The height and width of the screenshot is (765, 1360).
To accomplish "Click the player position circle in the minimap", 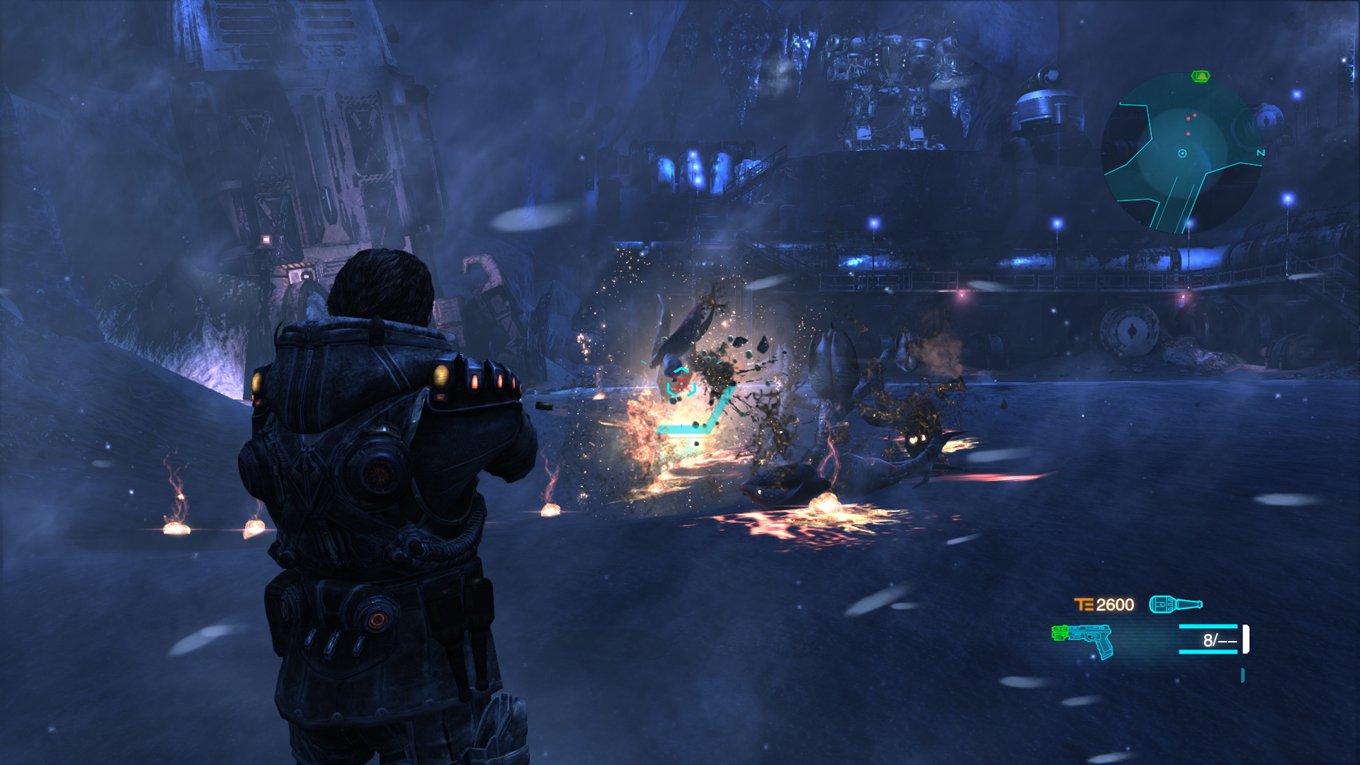I will click(1182, 153).
